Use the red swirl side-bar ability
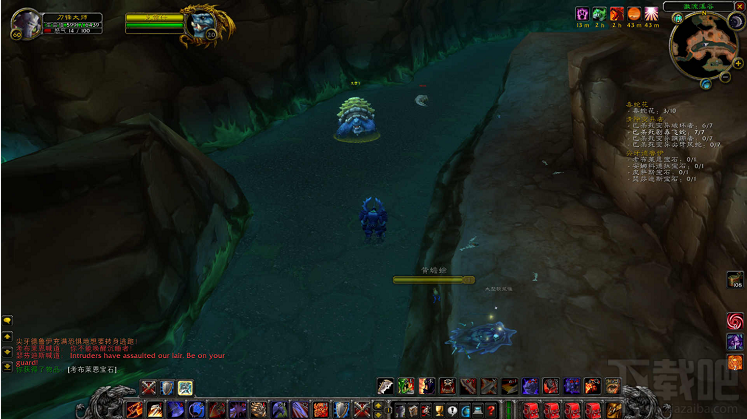This screenshot has width=747, height=419. (735, 321)
